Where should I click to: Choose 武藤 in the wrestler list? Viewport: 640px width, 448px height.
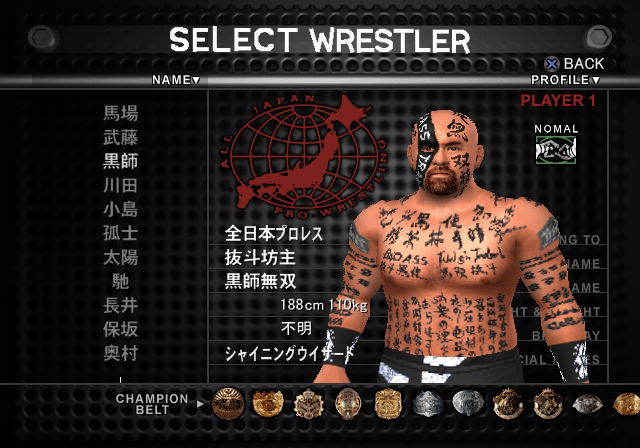point(121,137)
